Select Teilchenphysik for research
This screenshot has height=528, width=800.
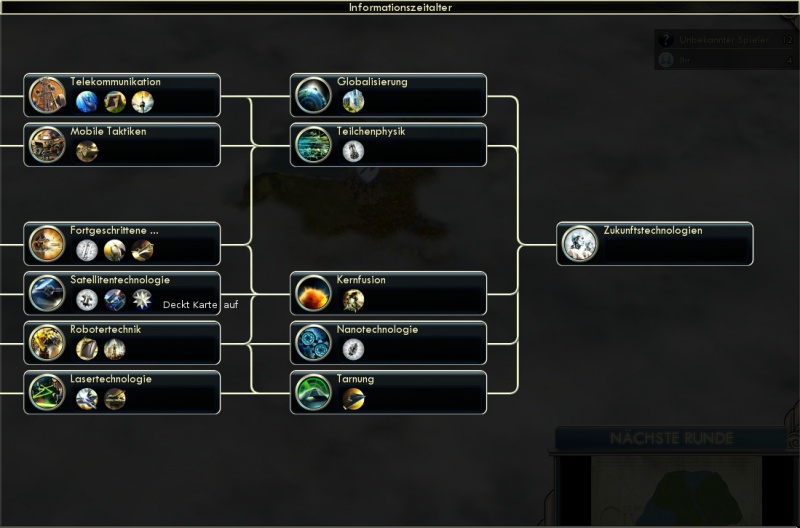(388, 145)
